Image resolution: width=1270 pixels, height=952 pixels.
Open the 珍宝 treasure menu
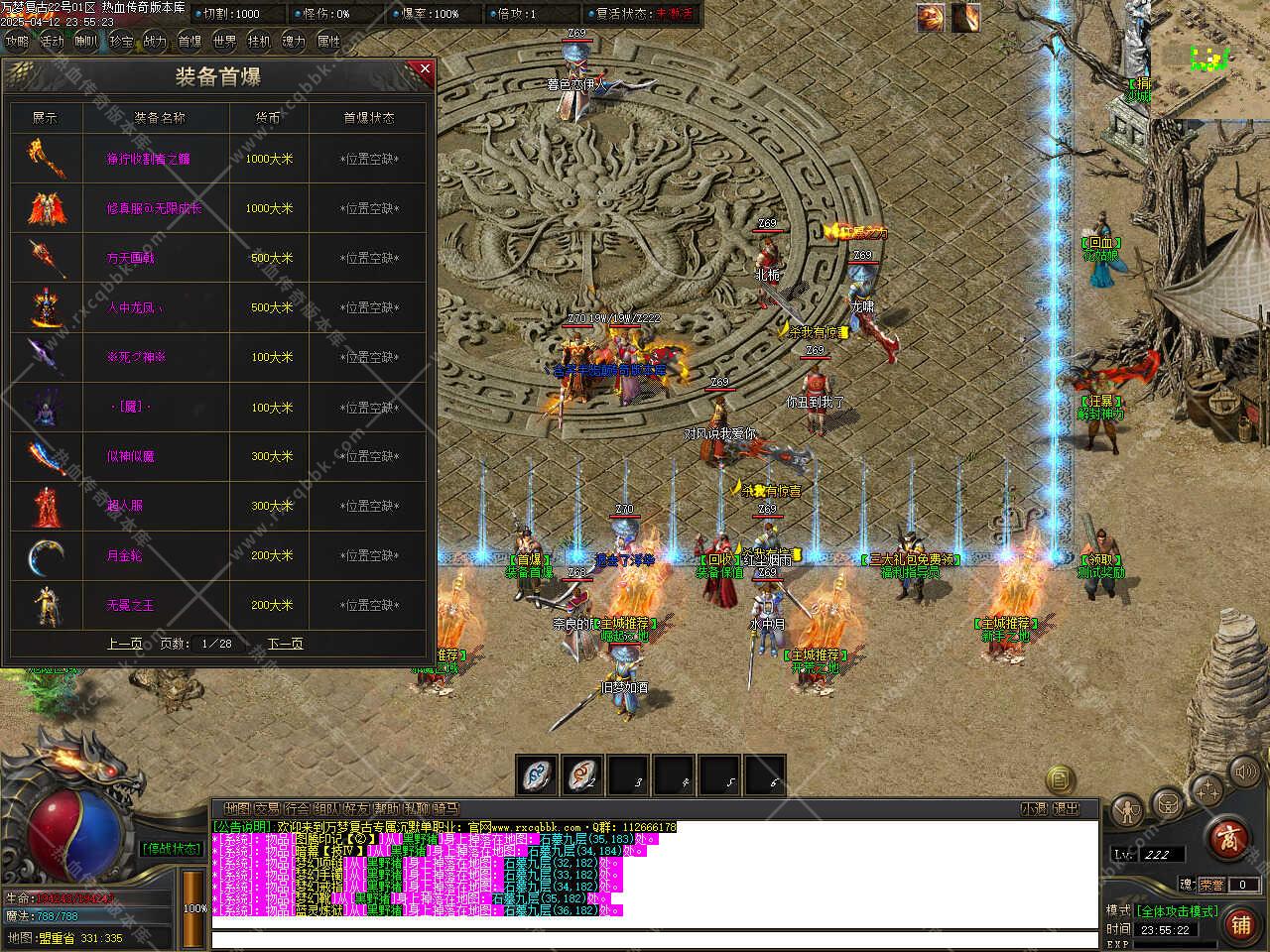[x=121, y=42]
